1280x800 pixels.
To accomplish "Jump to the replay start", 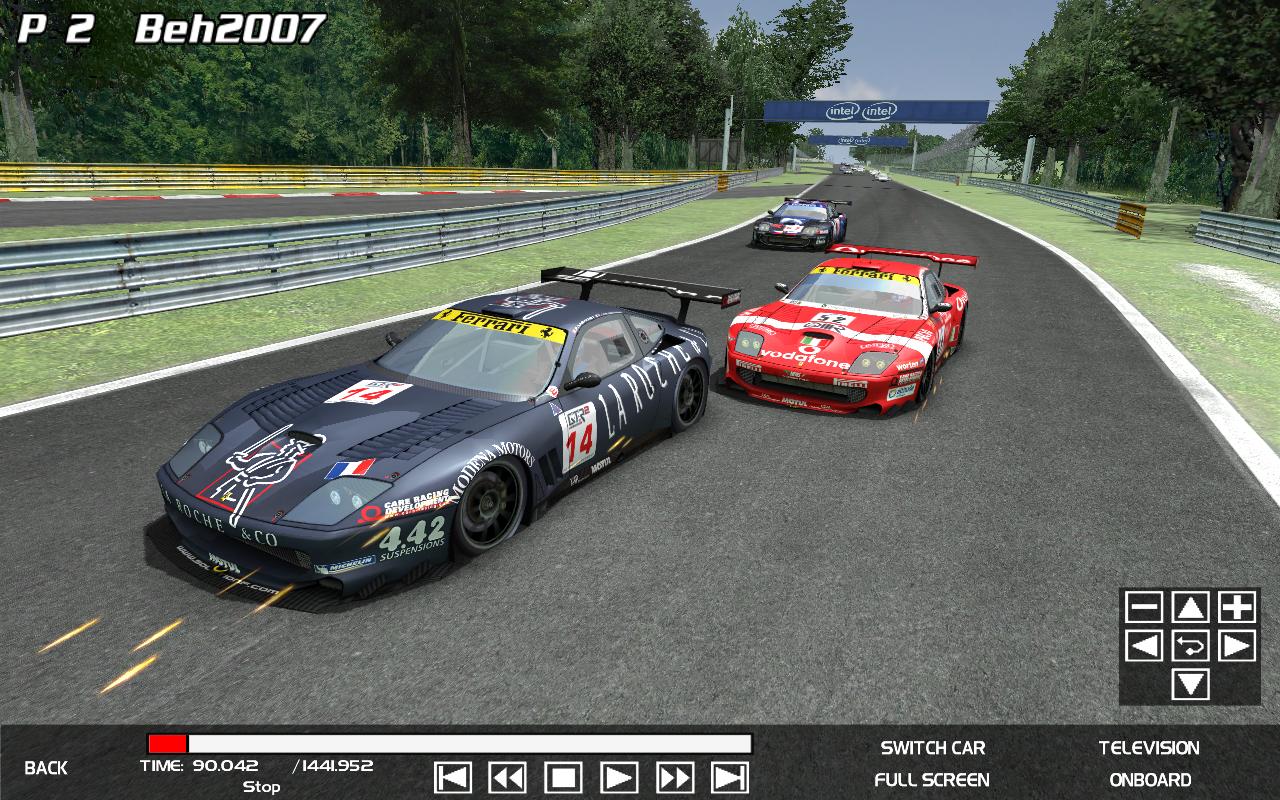I will tap(453, 777).
